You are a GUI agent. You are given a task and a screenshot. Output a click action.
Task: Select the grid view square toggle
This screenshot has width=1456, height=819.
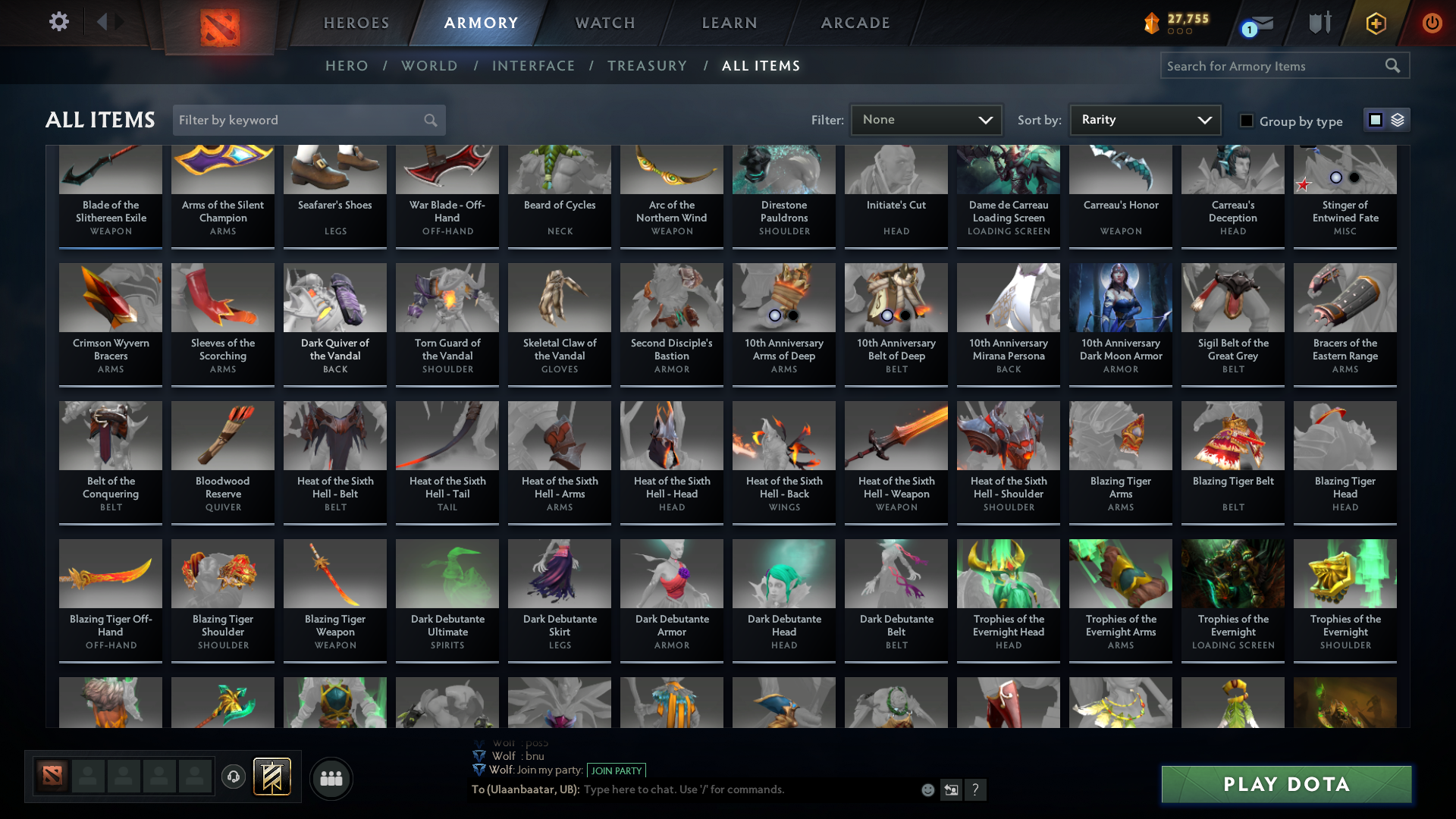click(1376, 120)
